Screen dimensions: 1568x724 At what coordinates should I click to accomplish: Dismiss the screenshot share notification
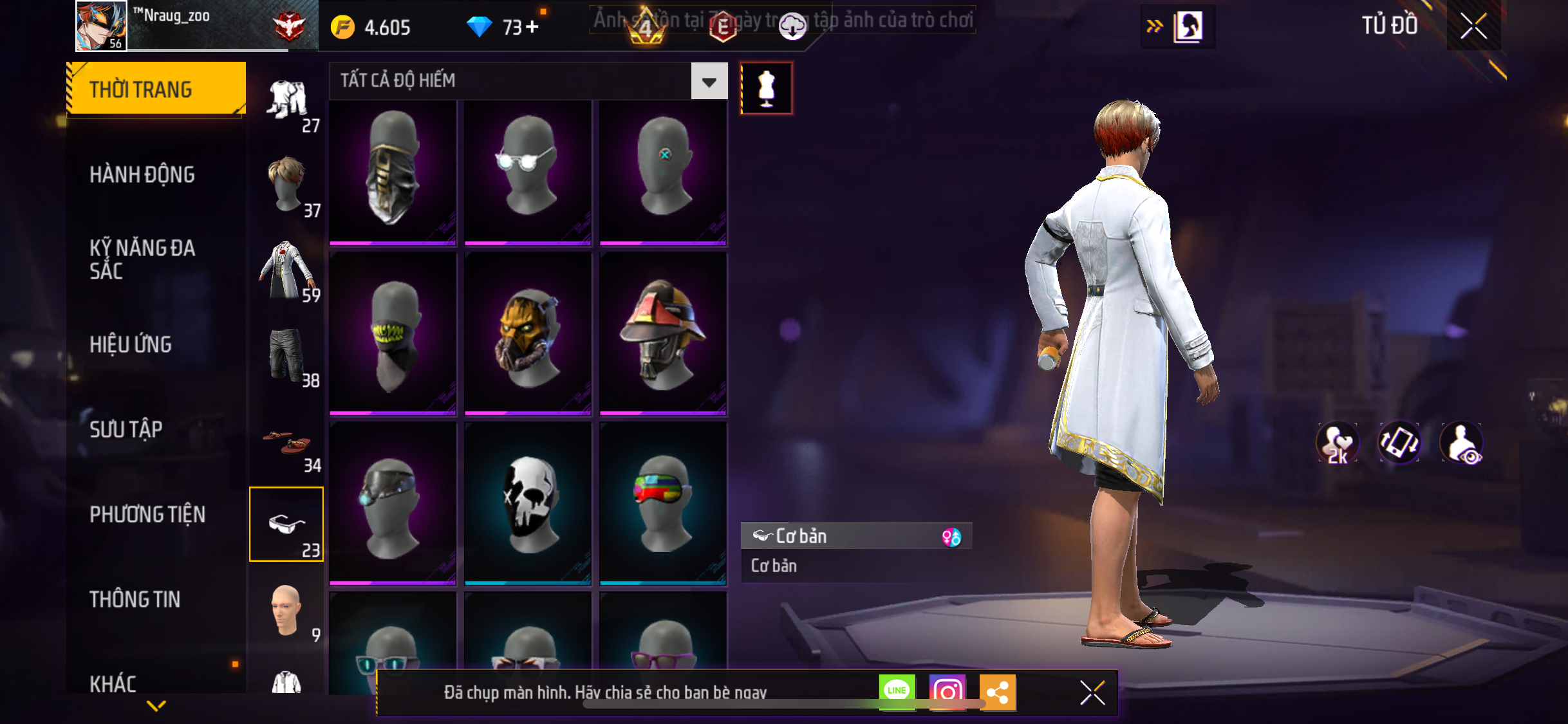point(1092,692)
